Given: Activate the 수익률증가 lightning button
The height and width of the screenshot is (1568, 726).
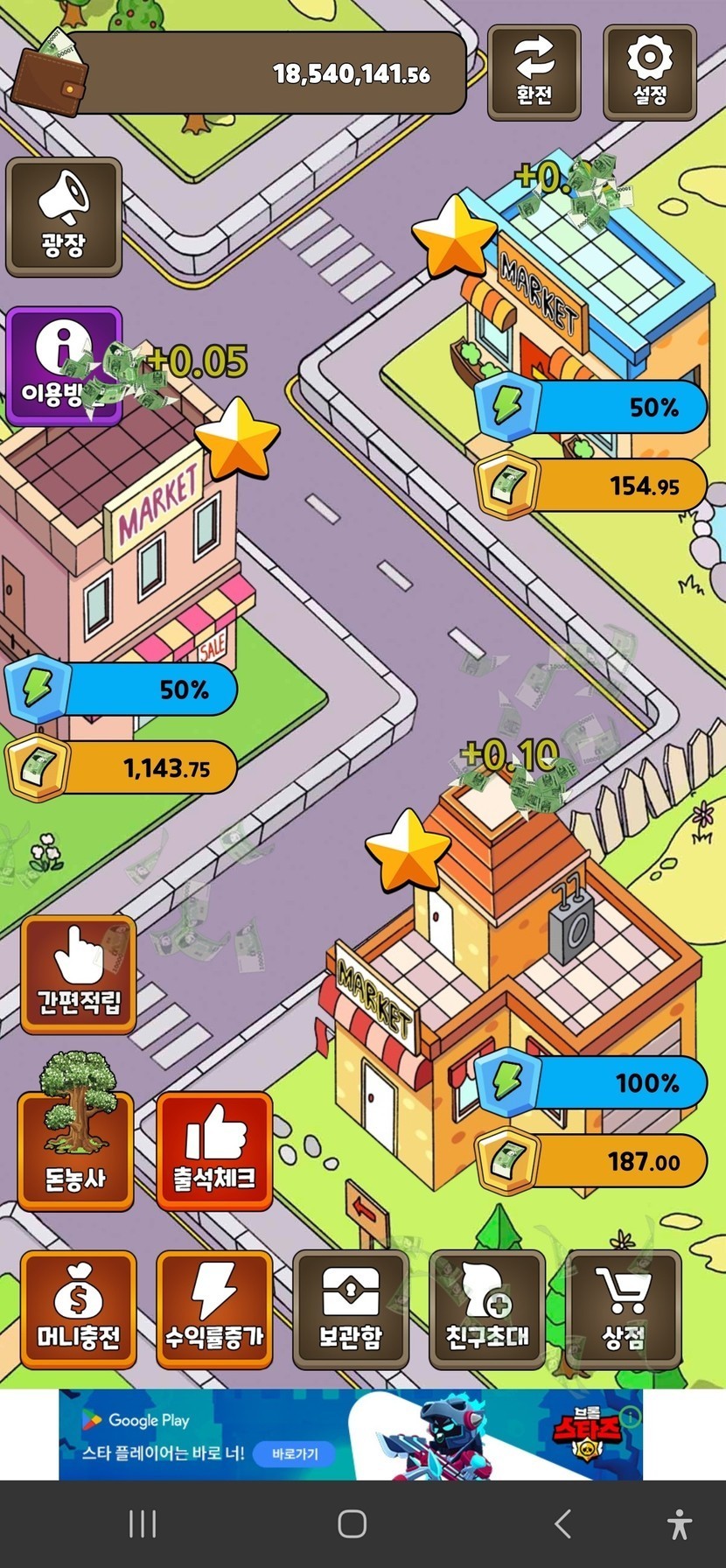Looking at the screenshot, I should pos(214,1310).
